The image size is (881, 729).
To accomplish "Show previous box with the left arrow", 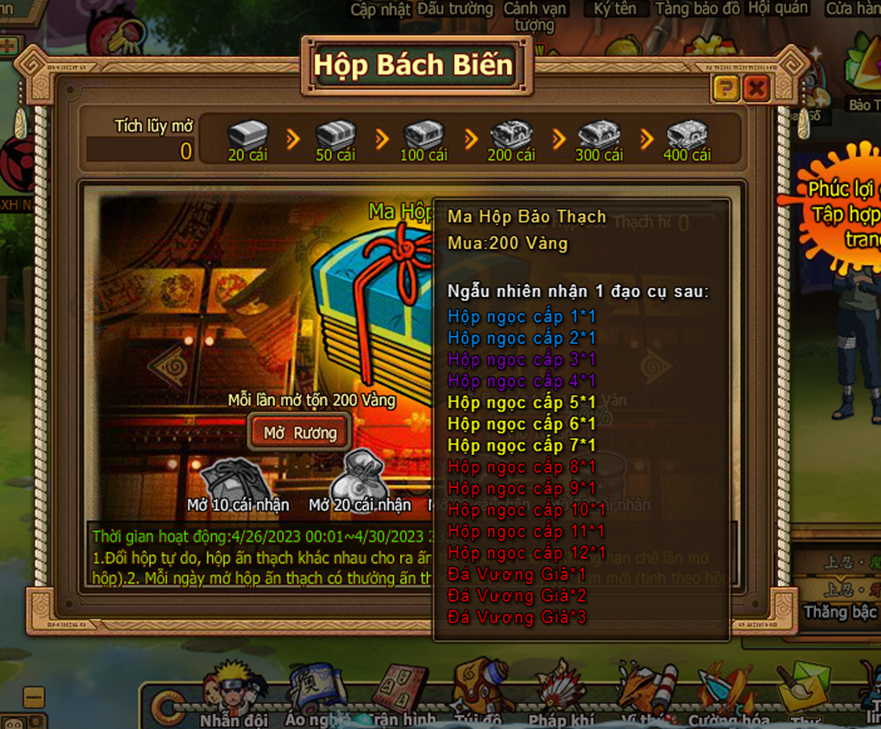I will coord(166,367).
